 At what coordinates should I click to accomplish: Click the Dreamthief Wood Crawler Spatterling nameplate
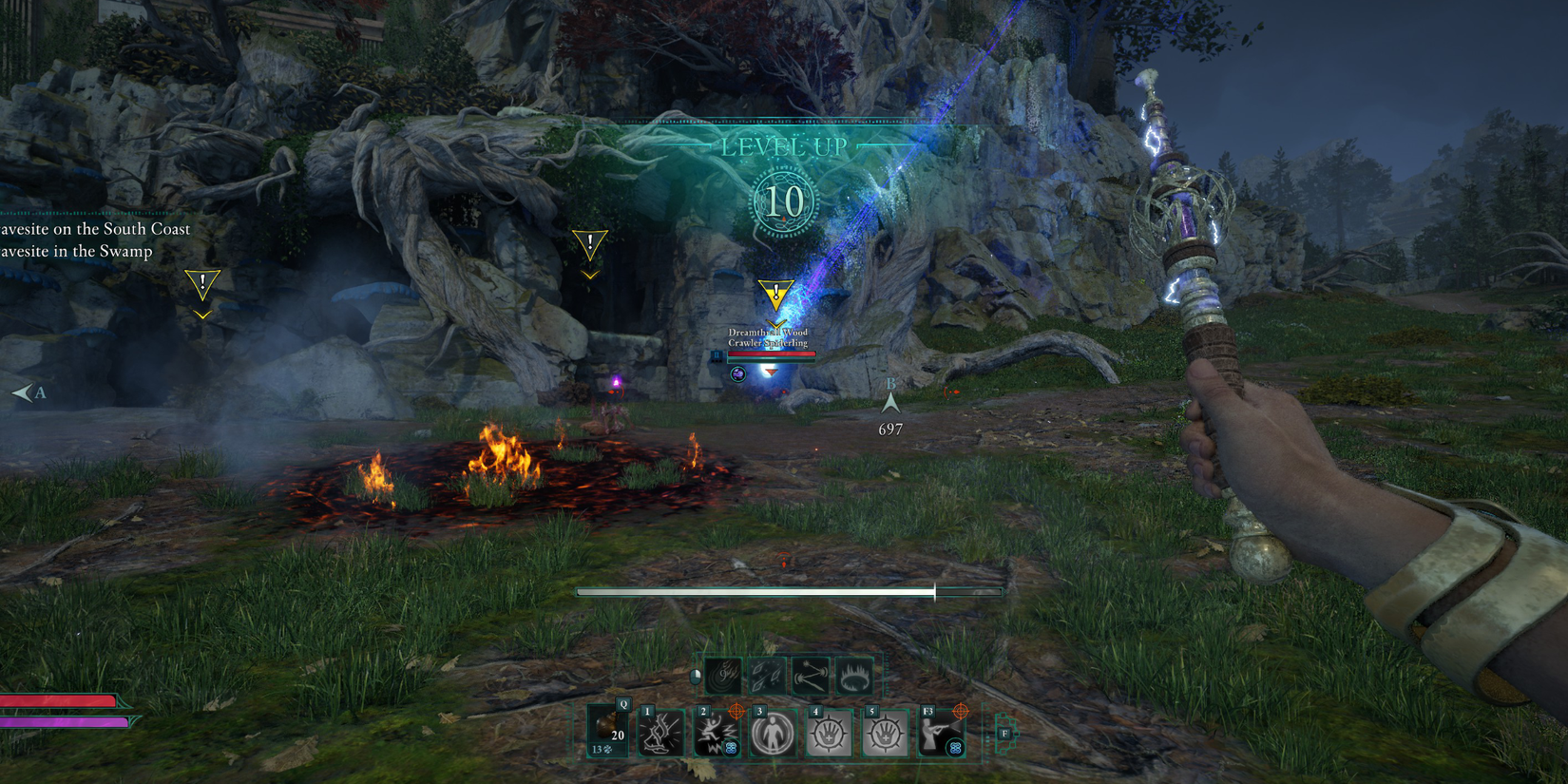[768, 338]
